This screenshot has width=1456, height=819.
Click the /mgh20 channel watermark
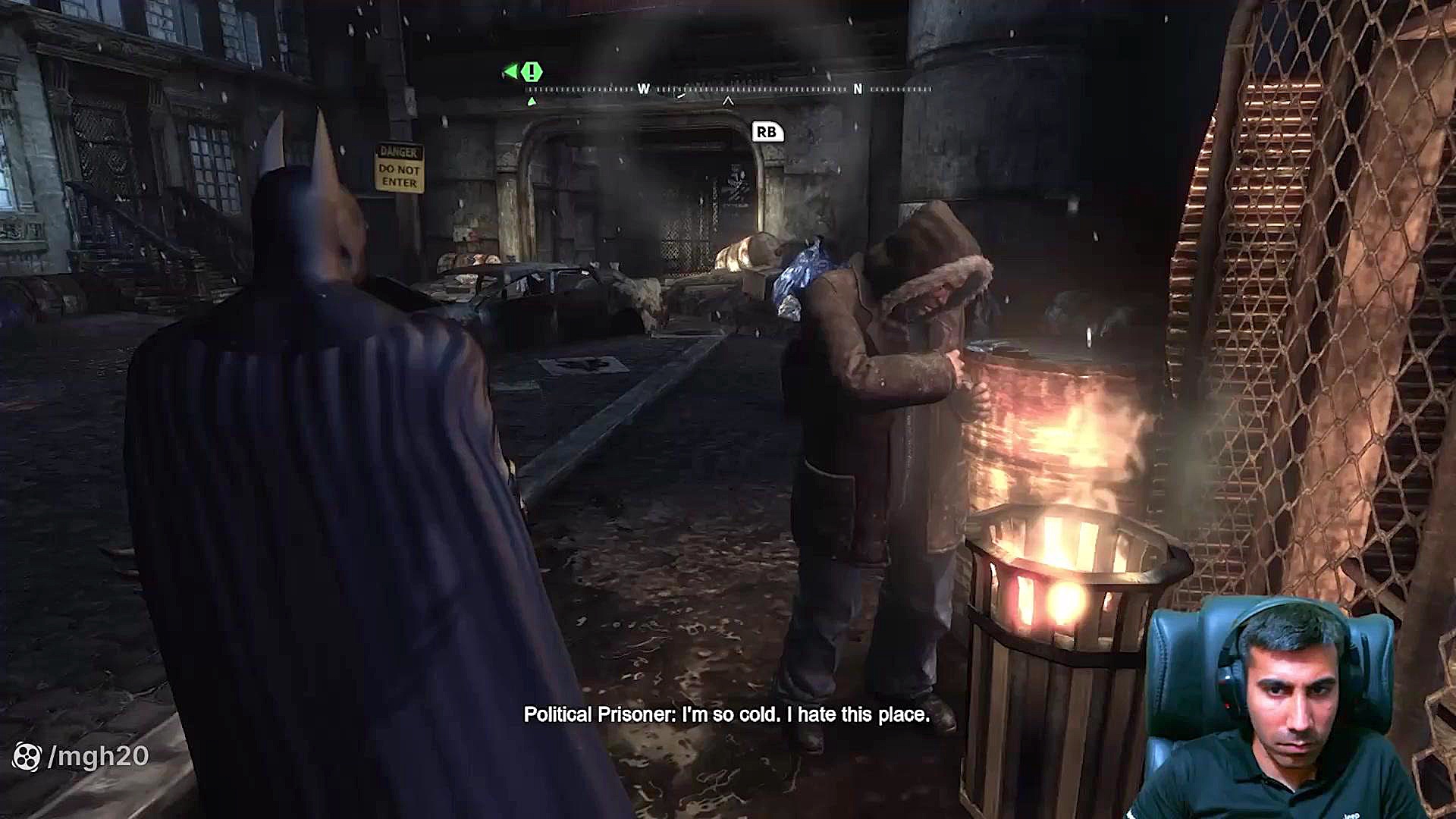tap(82, 756)
